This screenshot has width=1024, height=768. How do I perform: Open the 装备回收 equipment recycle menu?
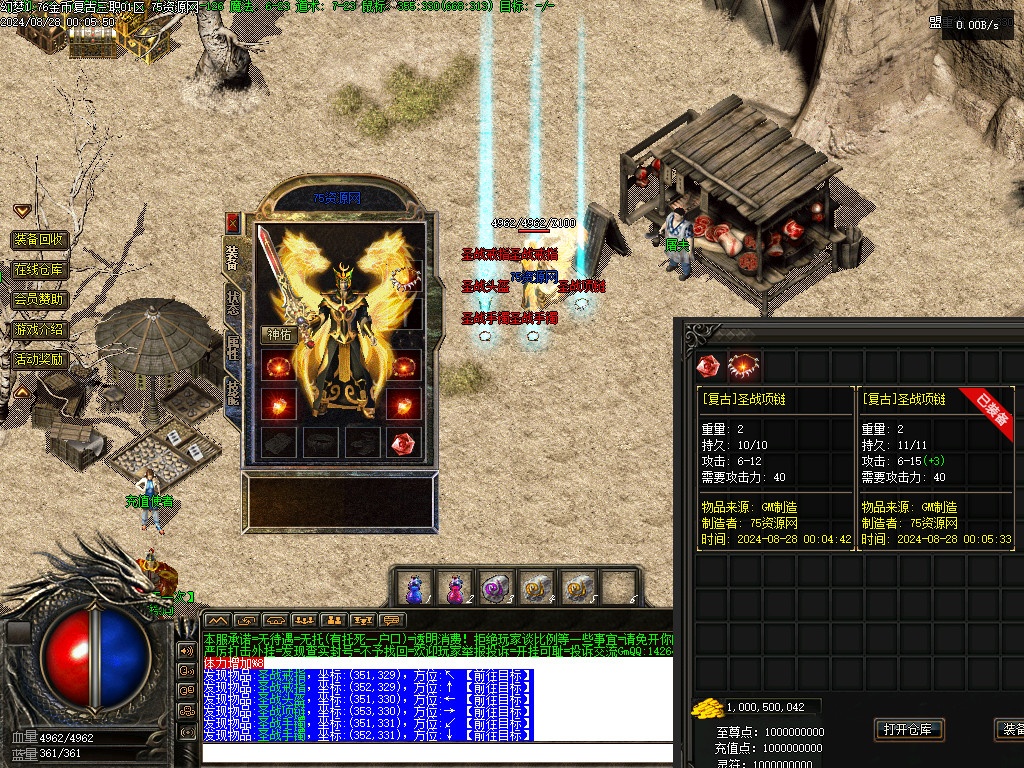(39, 240)
